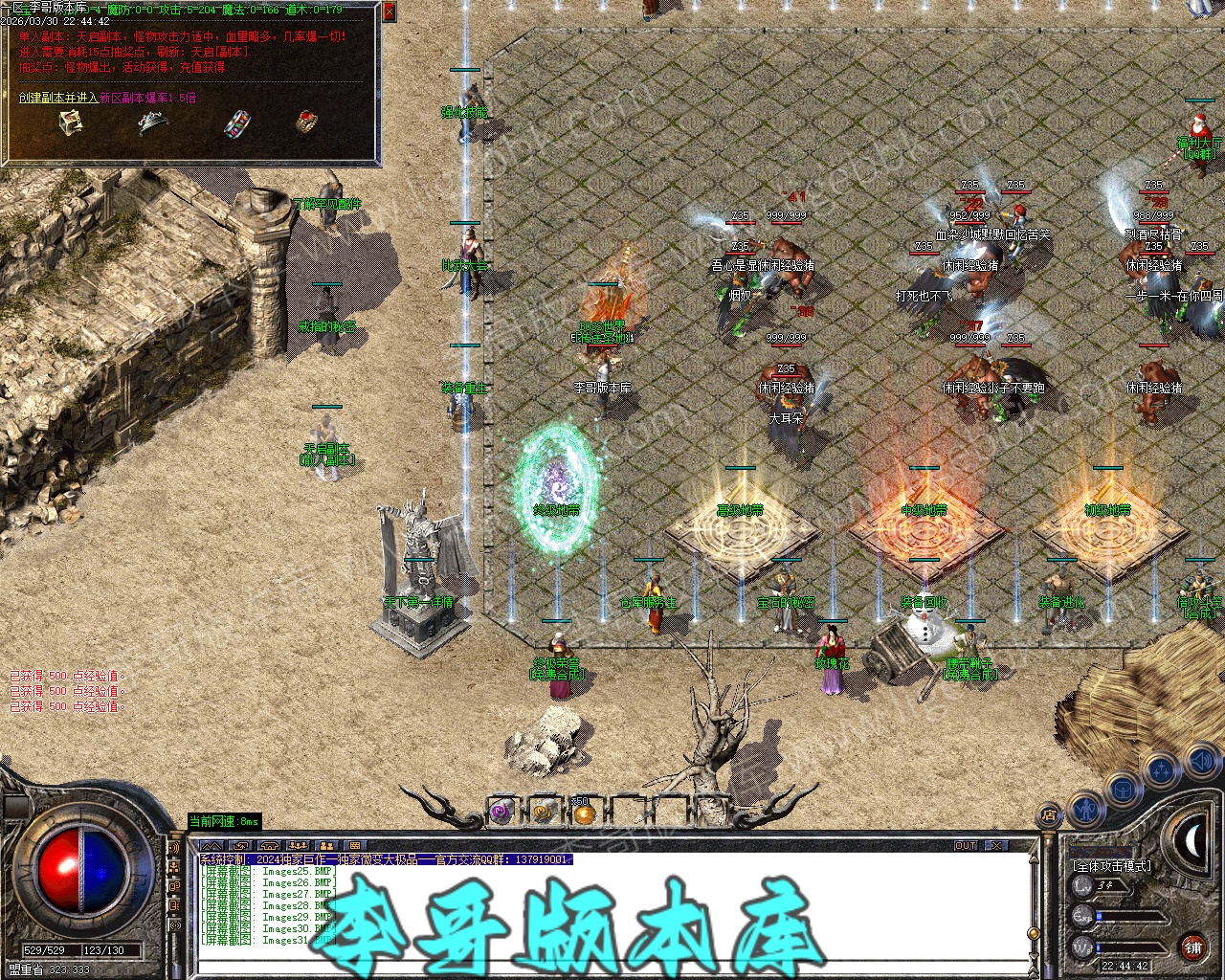
Task: Select the red gem ring reward icon
Action: click(x=306, y=122)
